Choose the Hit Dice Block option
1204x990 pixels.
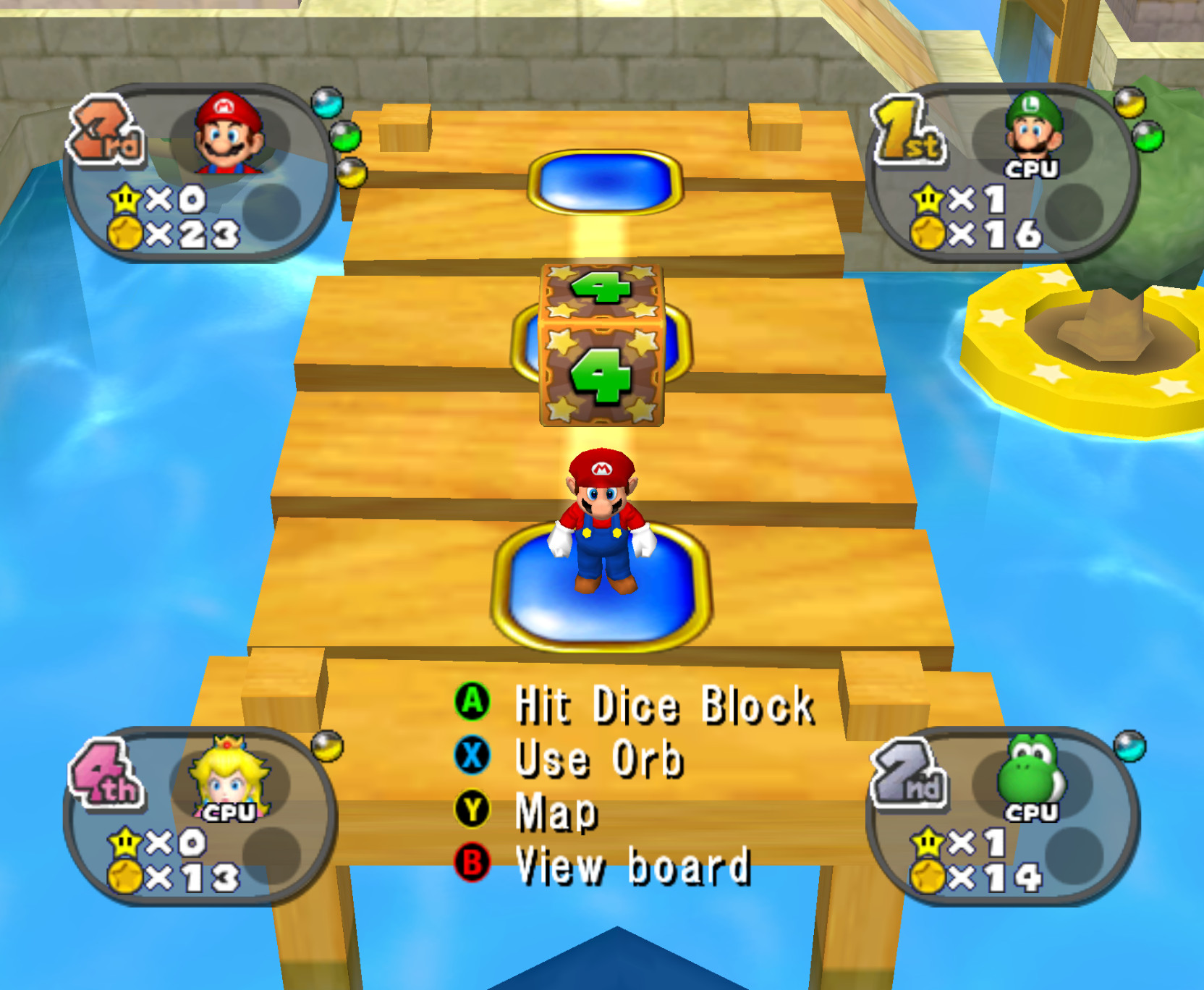point(664,702)
